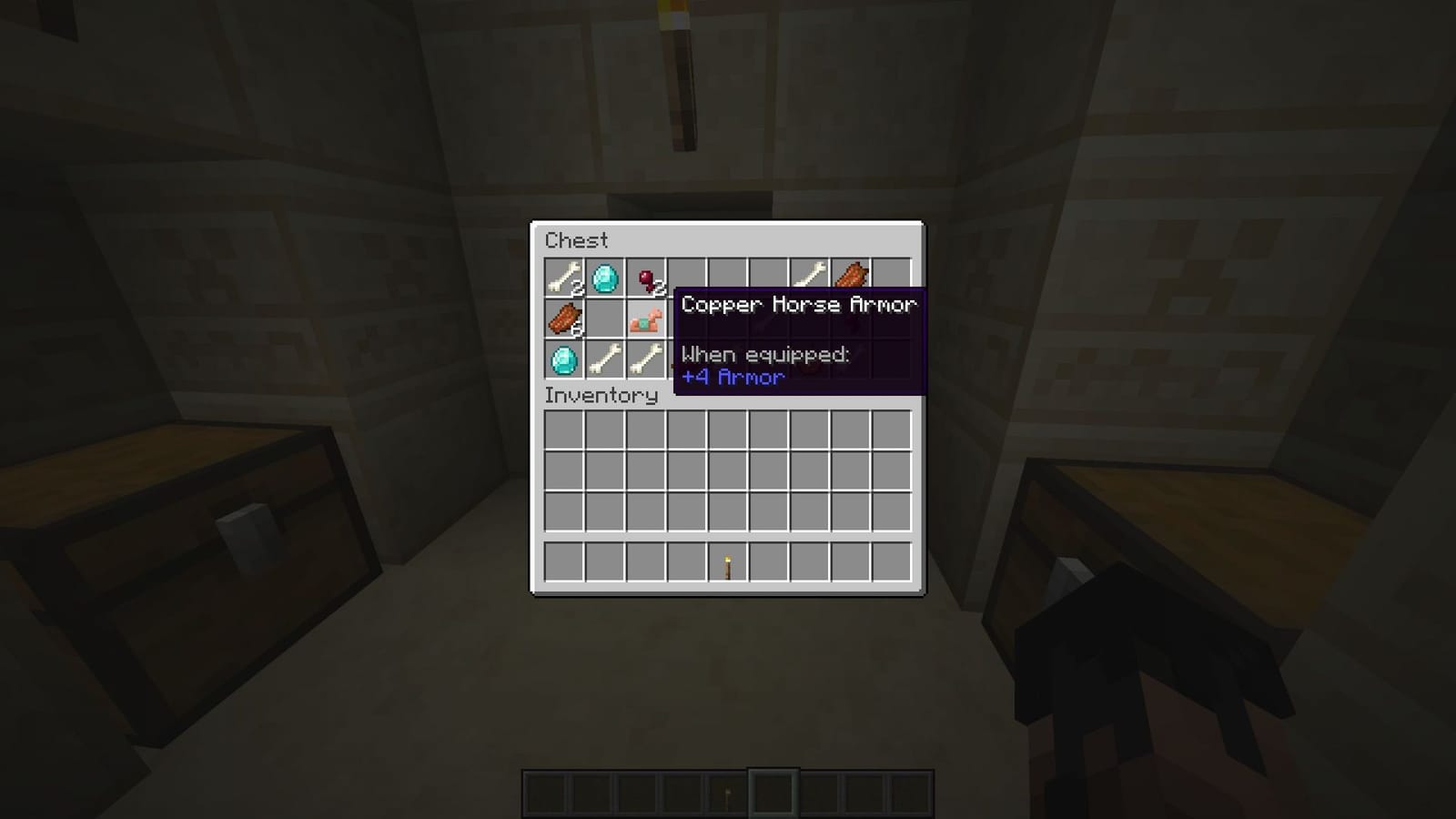Click the first empty inventory grid slot

(x=561, y=429)
